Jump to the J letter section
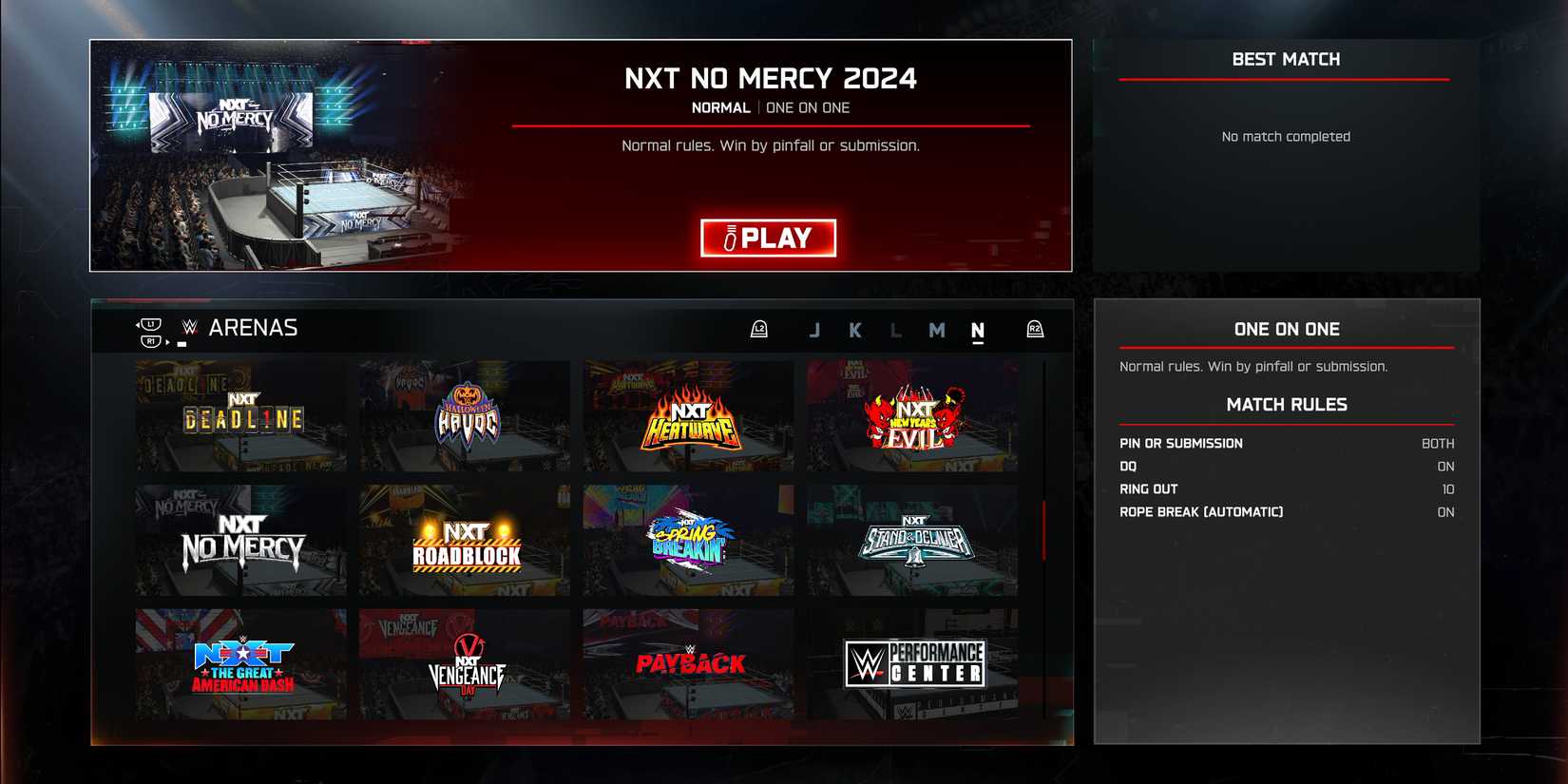 [814, 330]
